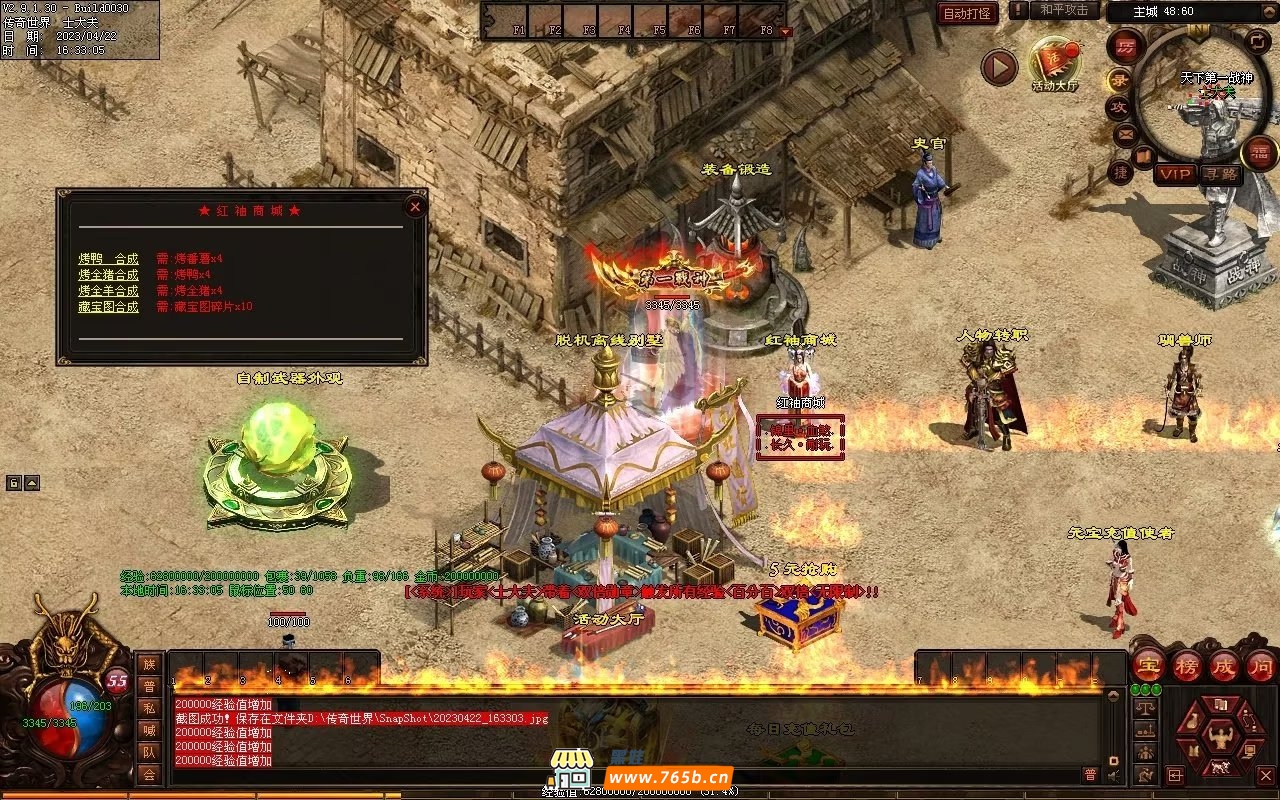Click the 历 calendar button near minimap
The width and height of the screenshot is (1280, 800).
[1125, 46]
